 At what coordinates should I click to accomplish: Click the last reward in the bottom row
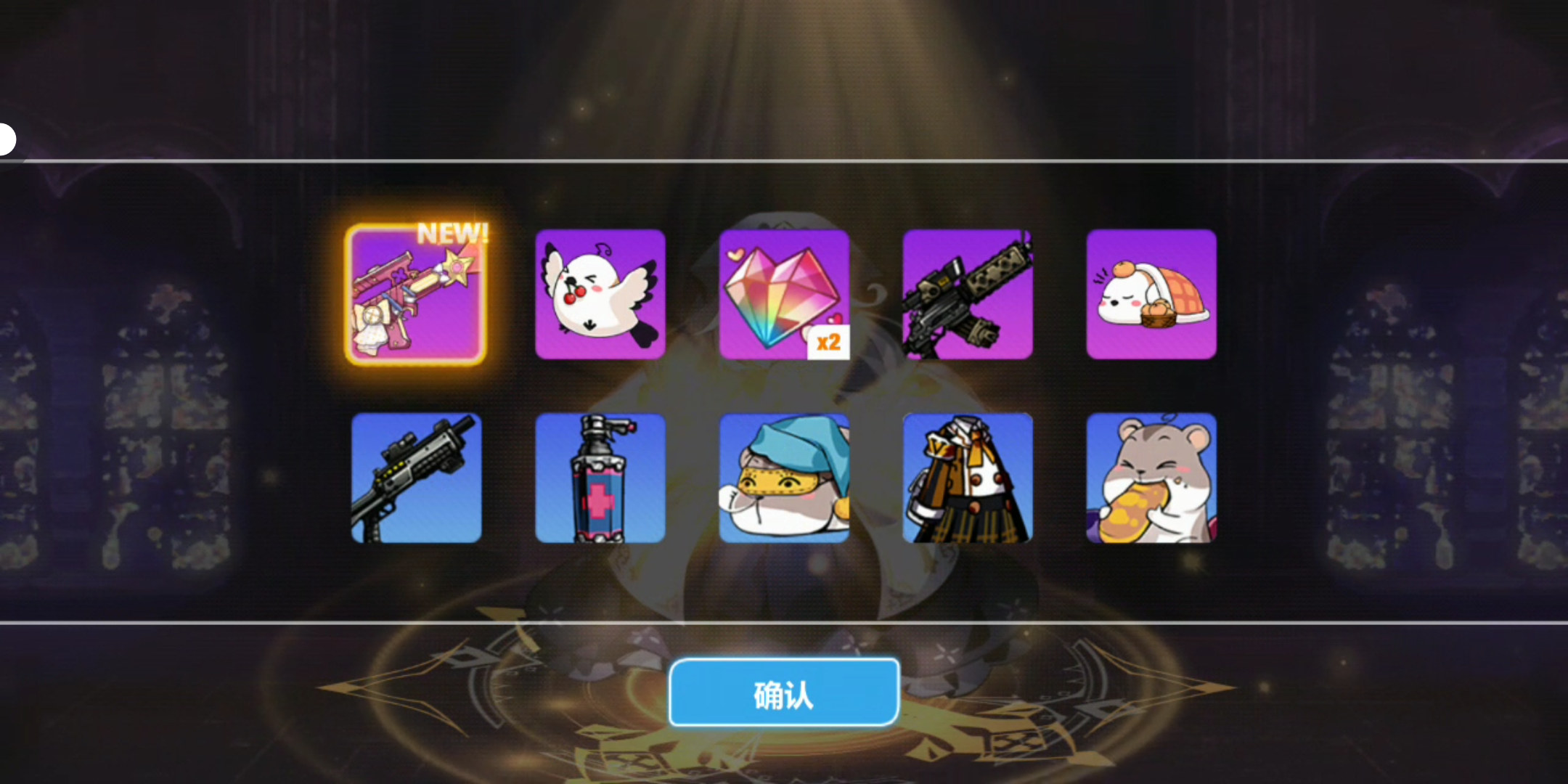pyautogui.click(x=1151, y=478)
